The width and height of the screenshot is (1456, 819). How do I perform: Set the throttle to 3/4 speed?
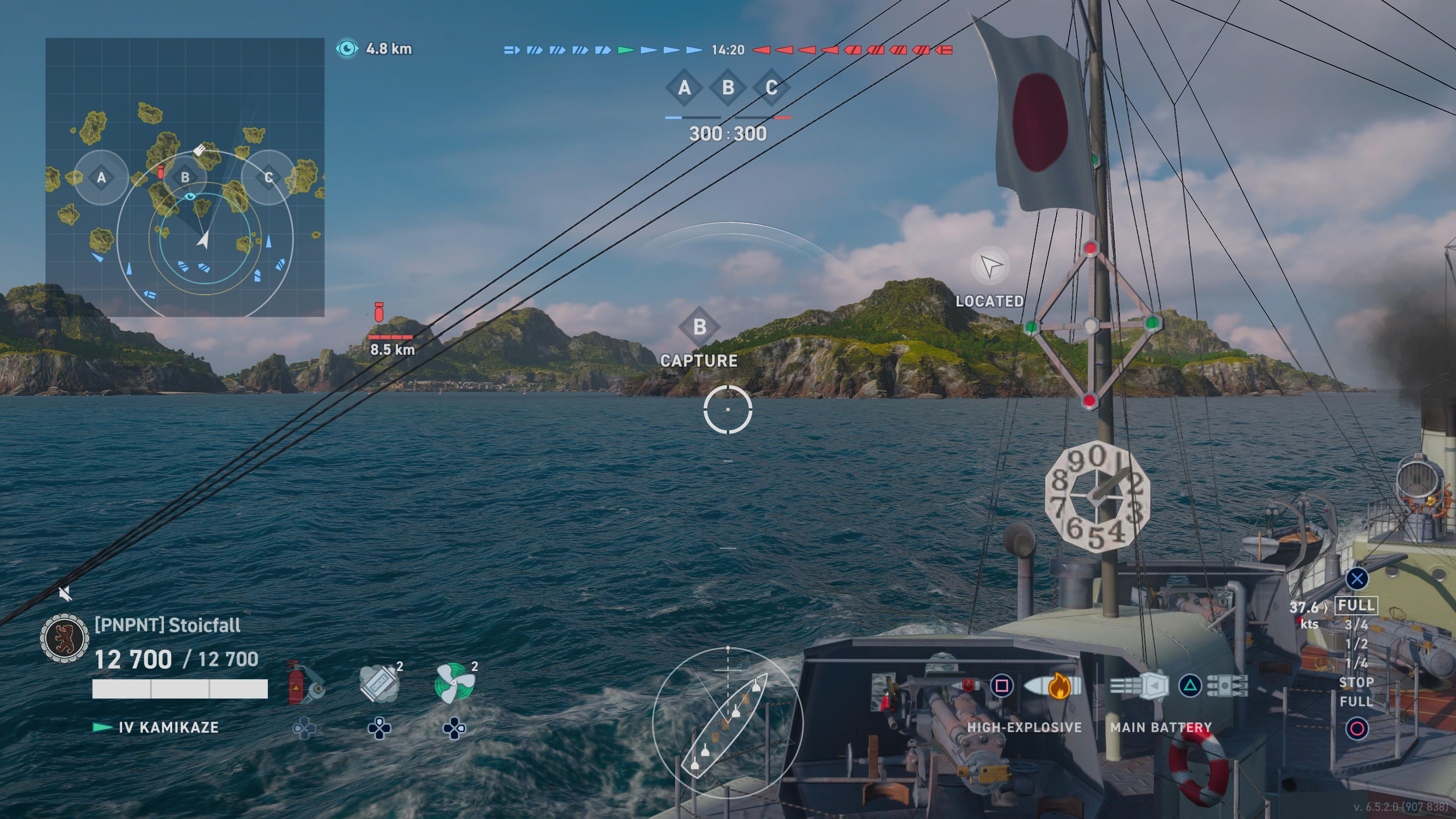point(1356,624)
